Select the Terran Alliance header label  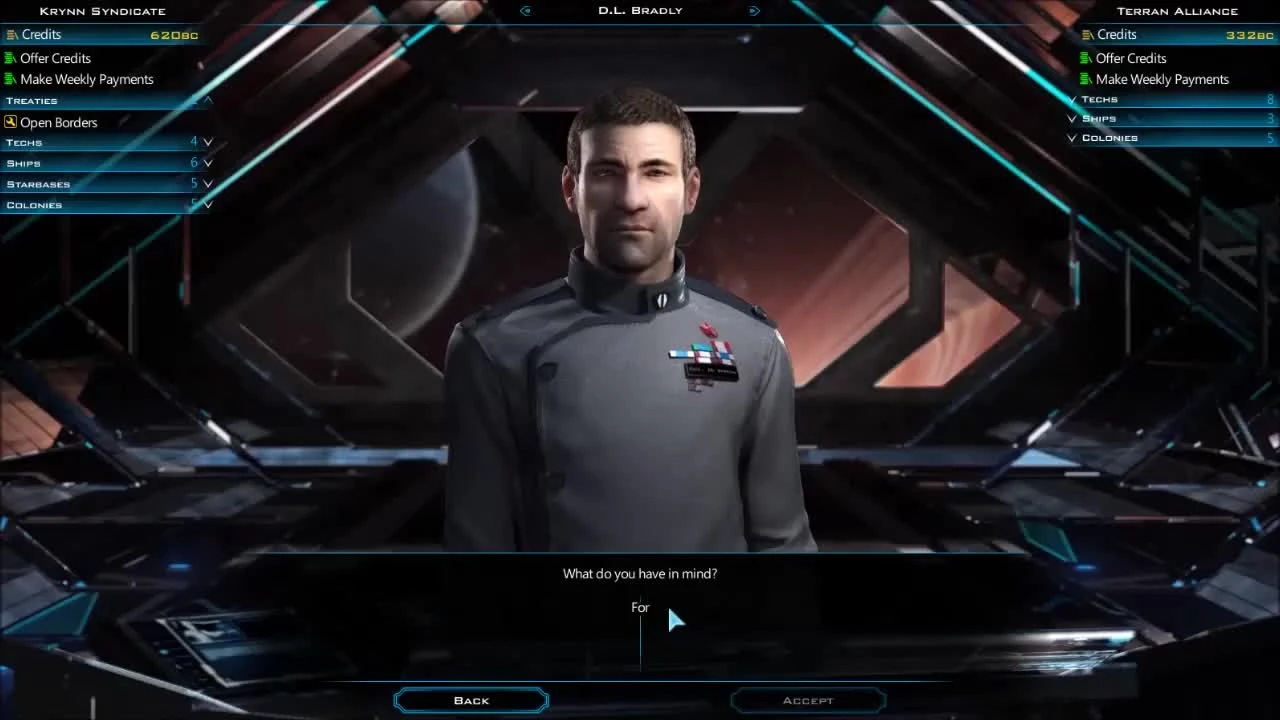click(x=1176, y=10)
